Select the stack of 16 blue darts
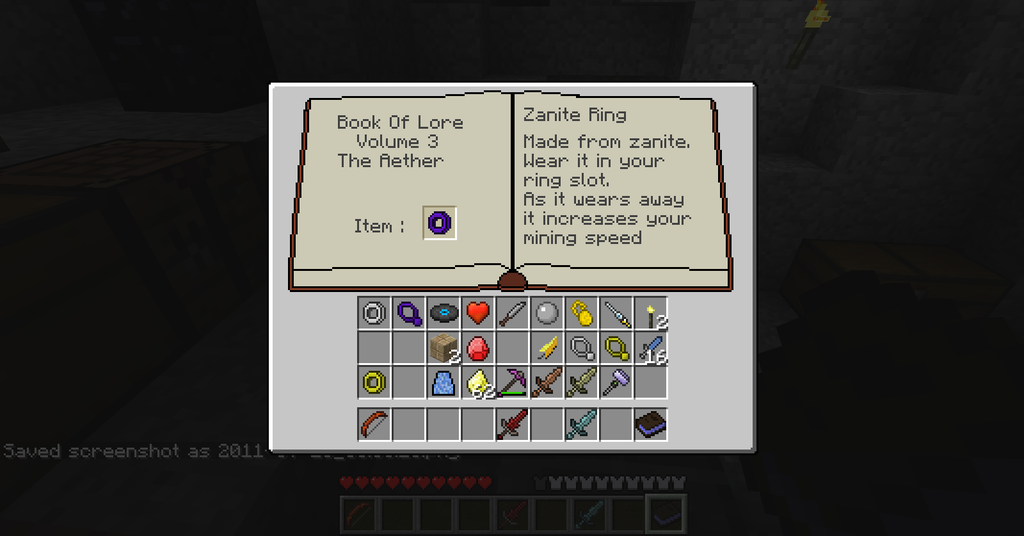This screenshot has width=1024, height=536. pos(650,348)
